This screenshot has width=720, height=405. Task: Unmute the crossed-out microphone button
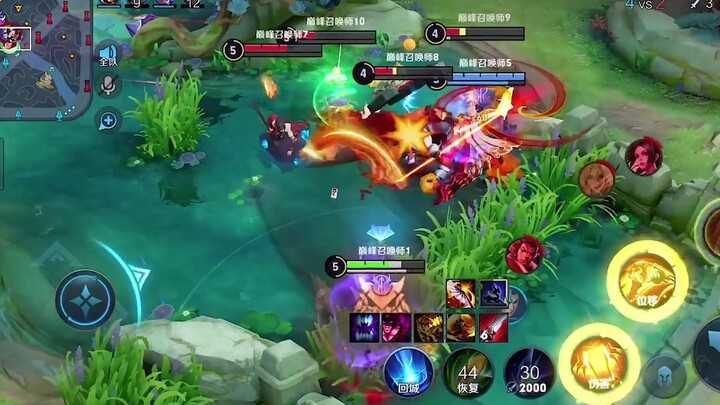[109, 85]
